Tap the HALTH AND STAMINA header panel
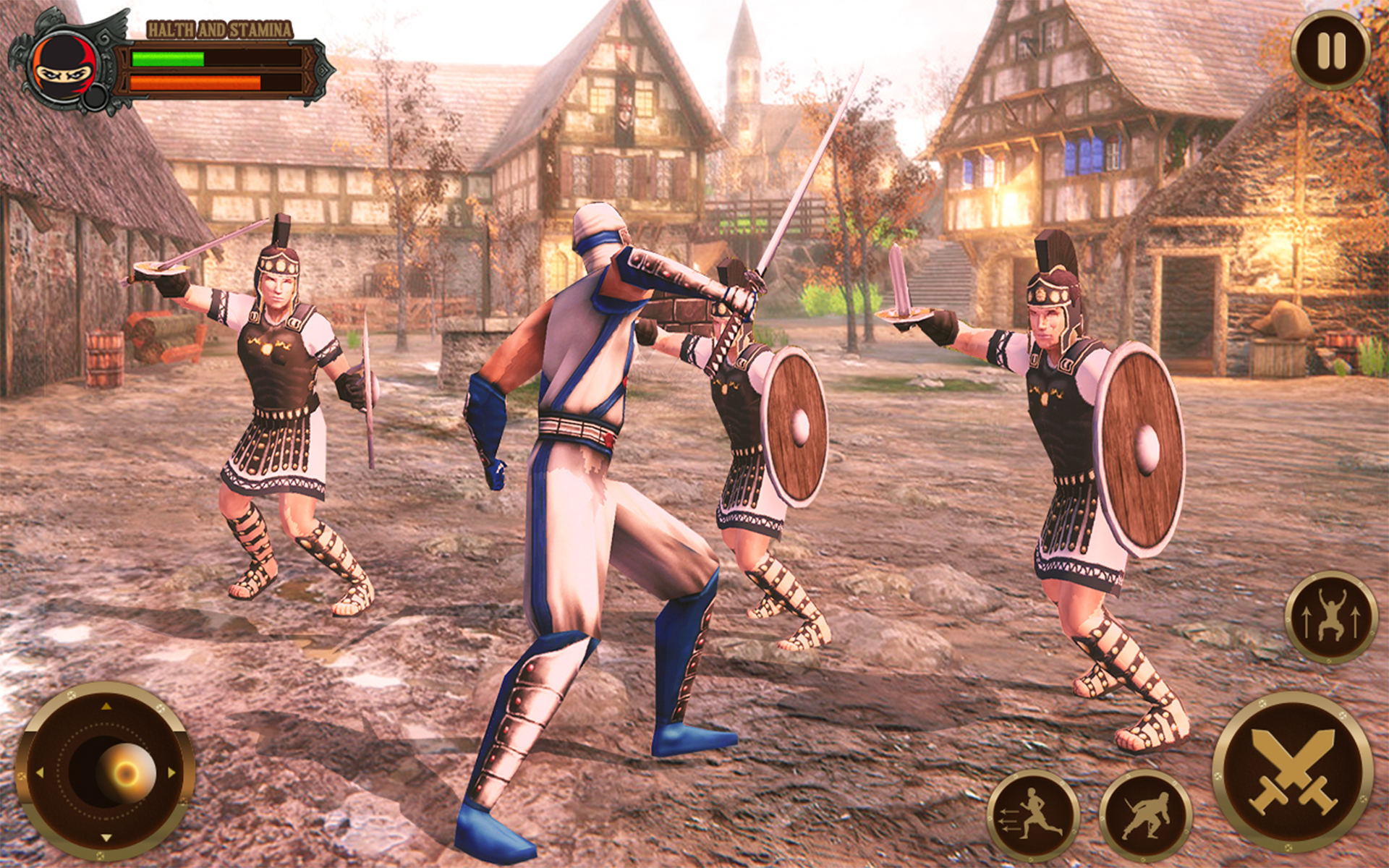Screen dimensions: 1389x868 pyautogui.click(x=221, y=29)
